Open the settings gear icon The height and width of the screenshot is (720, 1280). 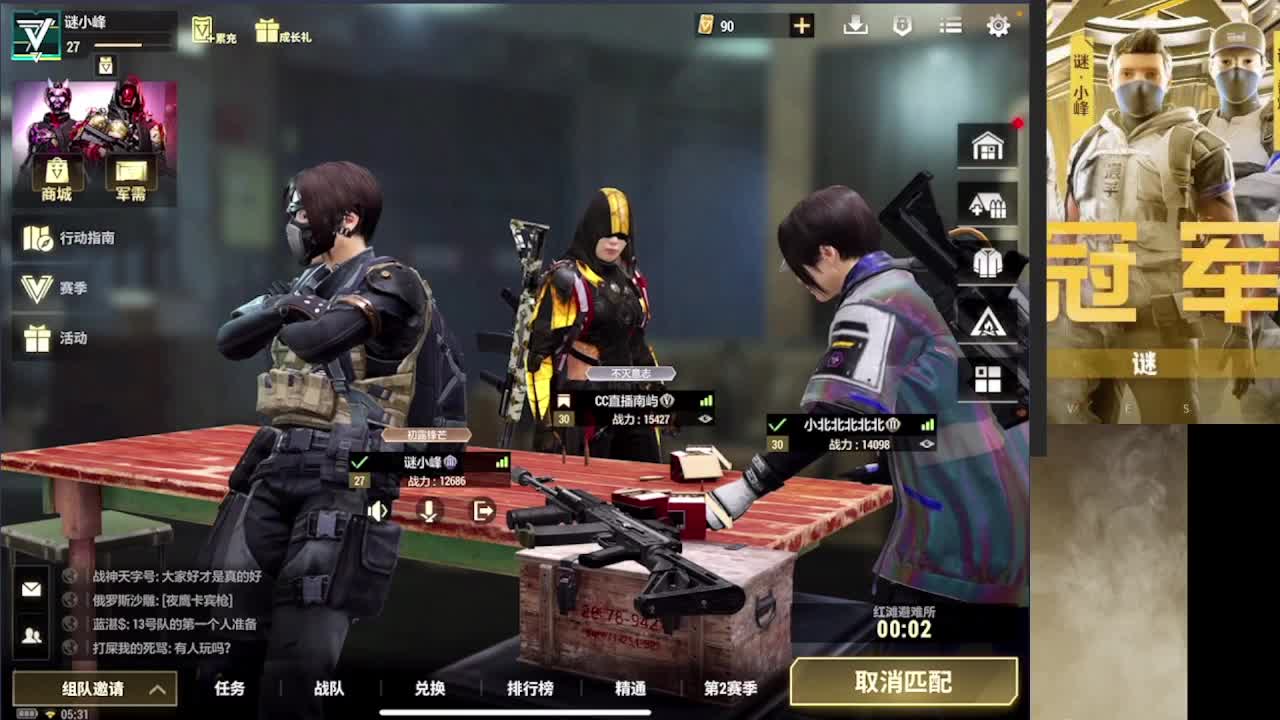(x=997, y=26)
